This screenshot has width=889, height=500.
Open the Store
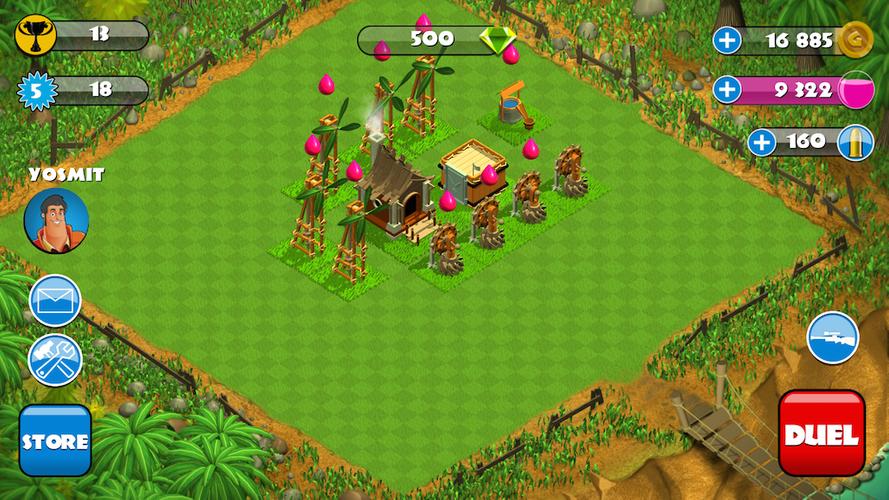pyautogui.click(x=55, y=440)
